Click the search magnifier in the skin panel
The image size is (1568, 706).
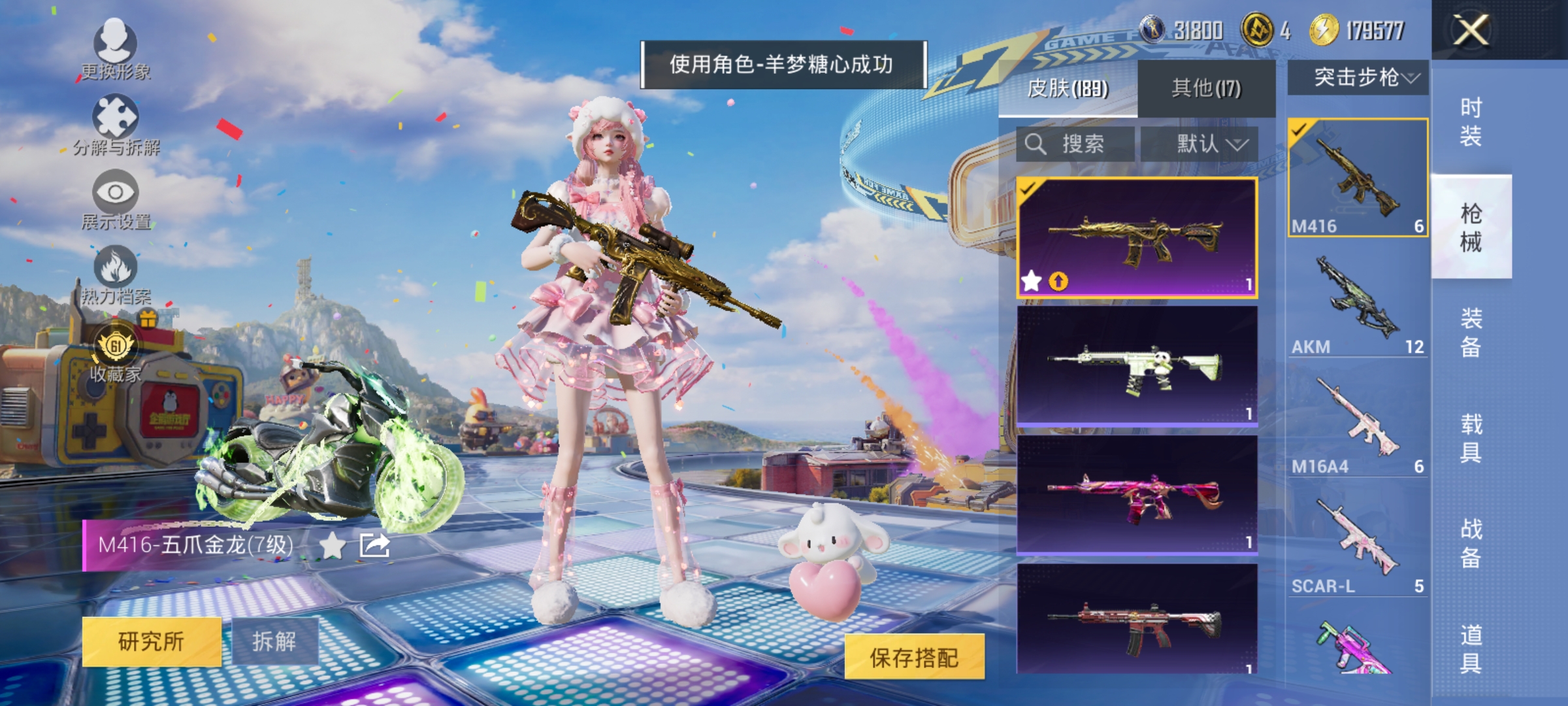pos(1037,144)
